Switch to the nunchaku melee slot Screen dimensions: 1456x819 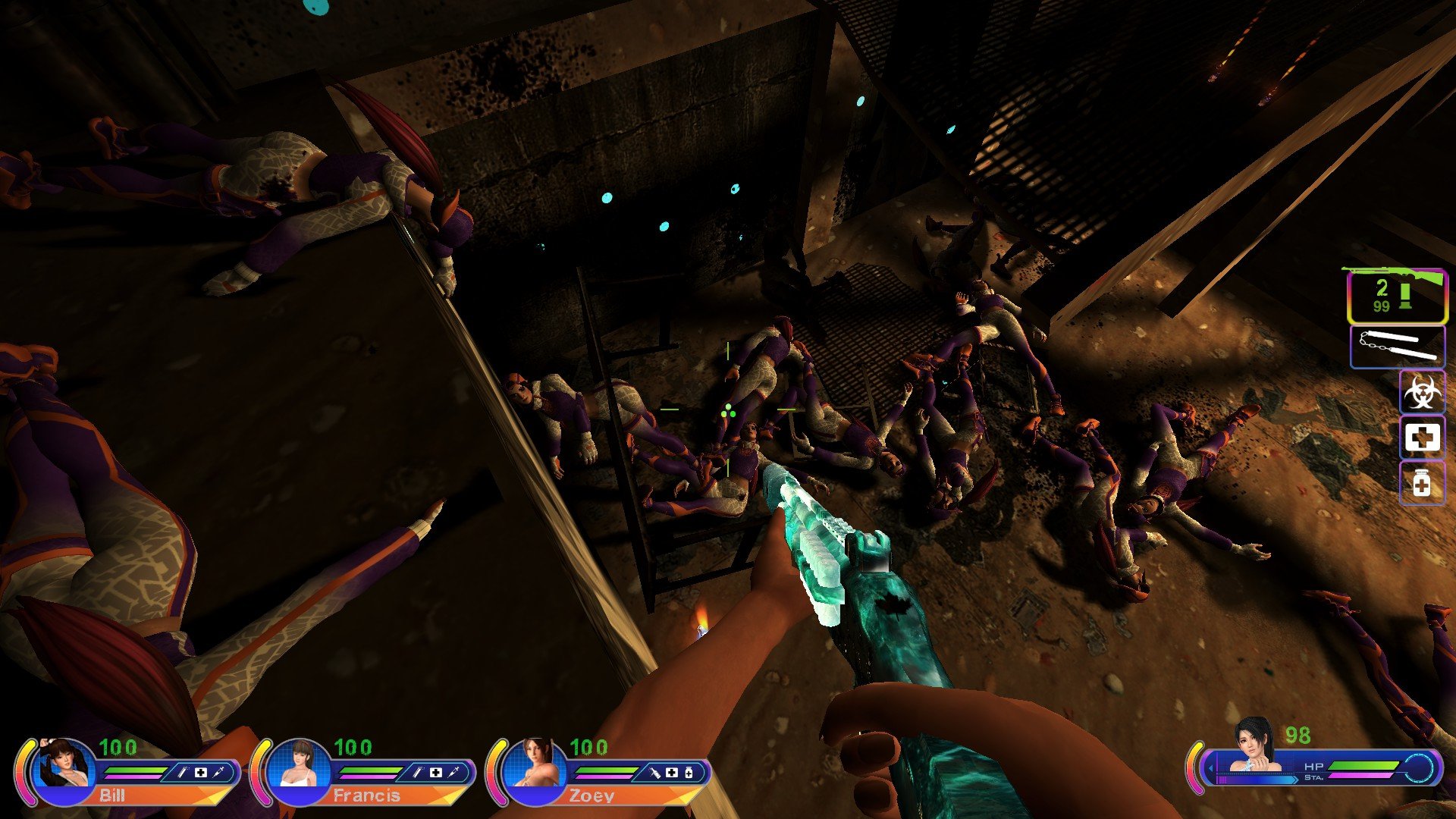(1398, 347)
